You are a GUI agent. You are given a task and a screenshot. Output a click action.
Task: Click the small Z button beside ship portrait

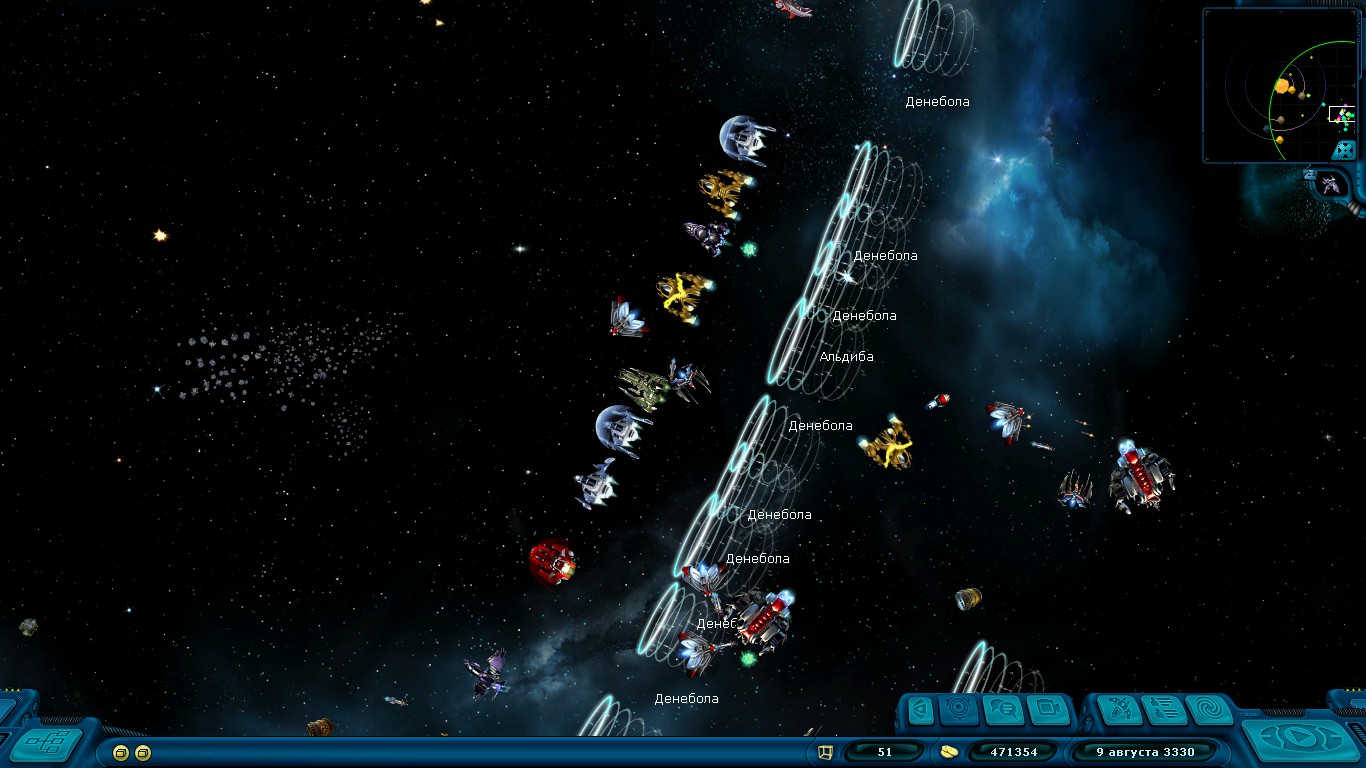pyautogui.click(x=1309, y=174)
